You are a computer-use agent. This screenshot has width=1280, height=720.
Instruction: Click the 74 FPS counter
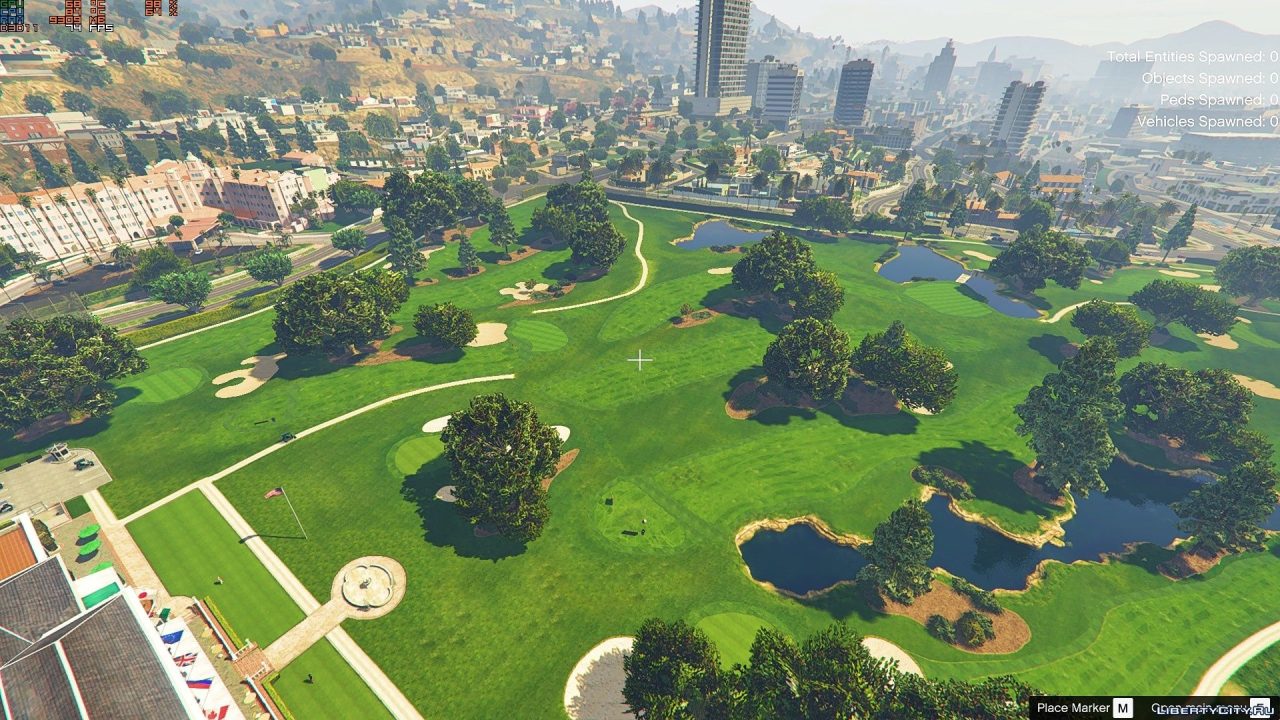click(x=88, y=27)
